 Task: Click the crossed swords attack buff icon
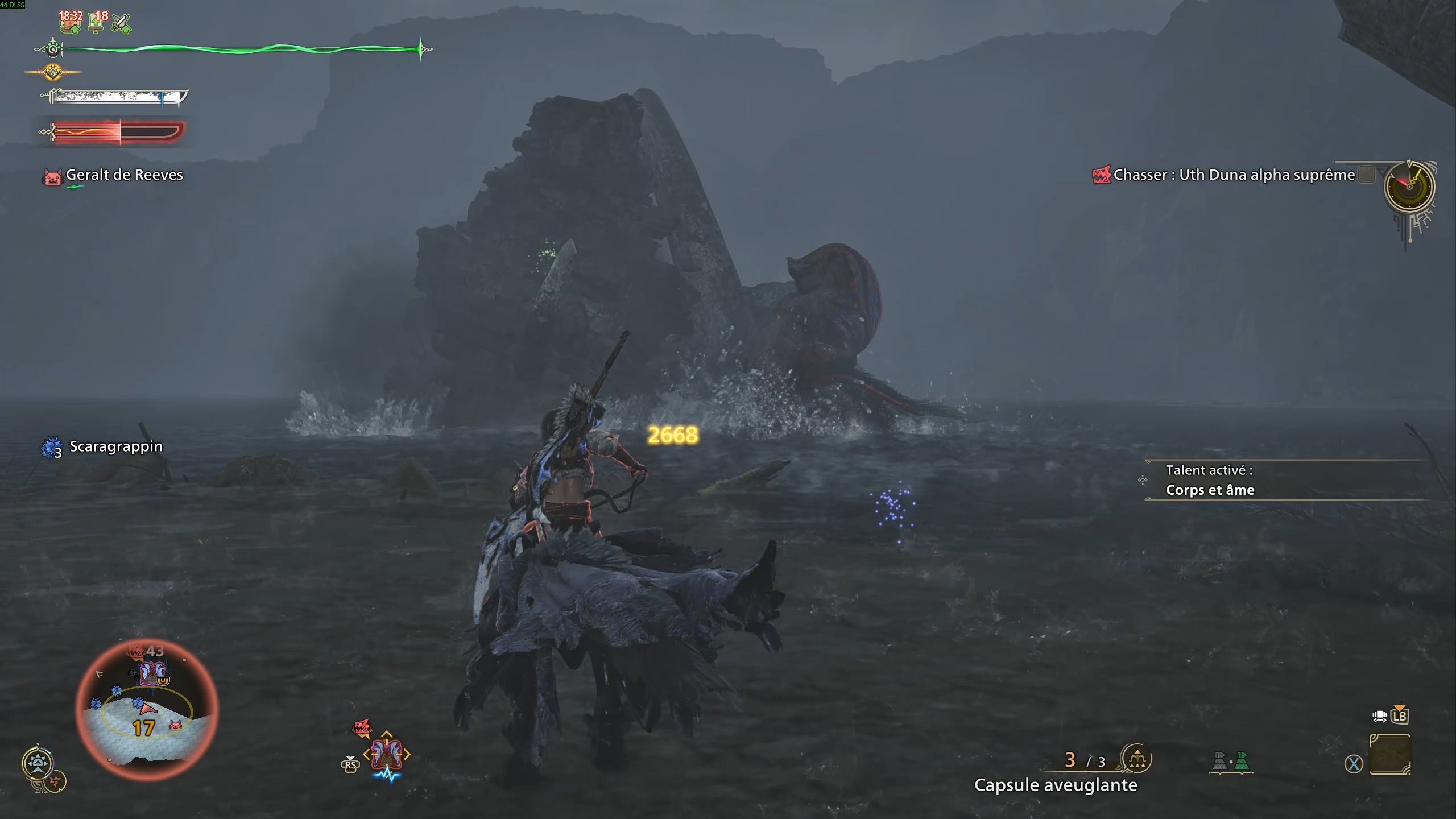pos(121,24)
